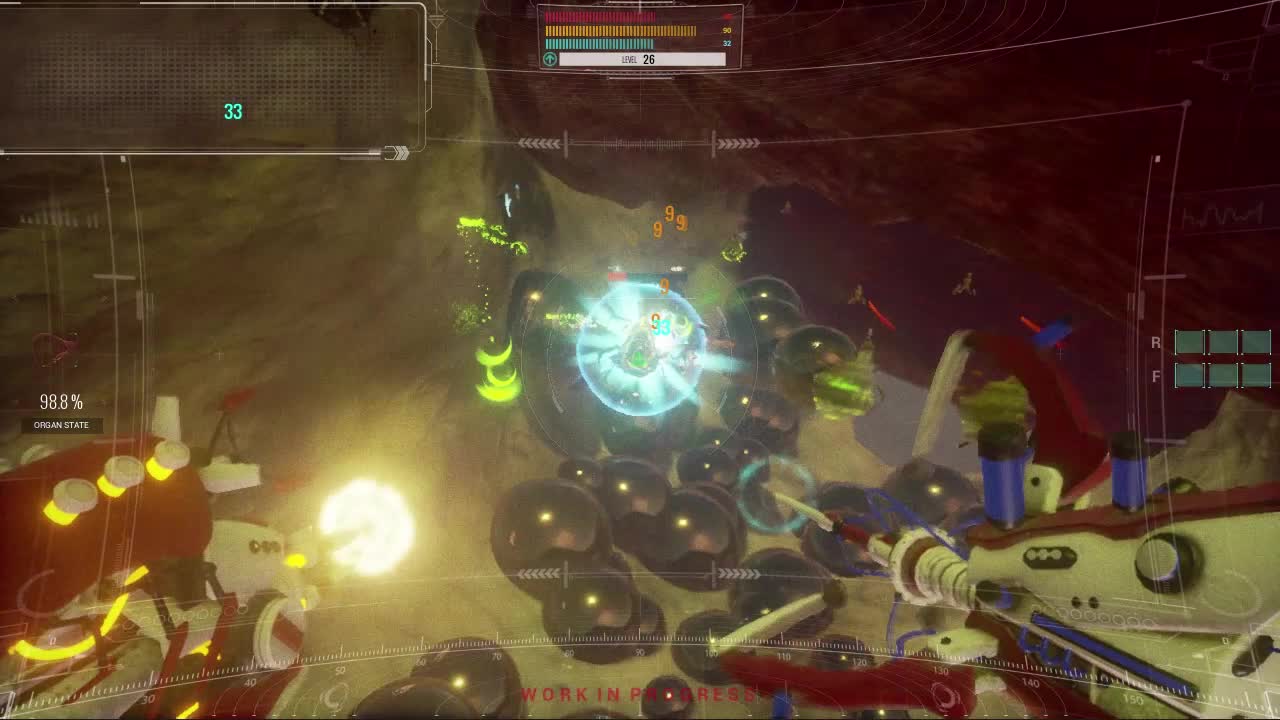This screenshot has width=1280, height=720.
Task: Switch to the F loadout tab
Action: tap(1157, 376)
